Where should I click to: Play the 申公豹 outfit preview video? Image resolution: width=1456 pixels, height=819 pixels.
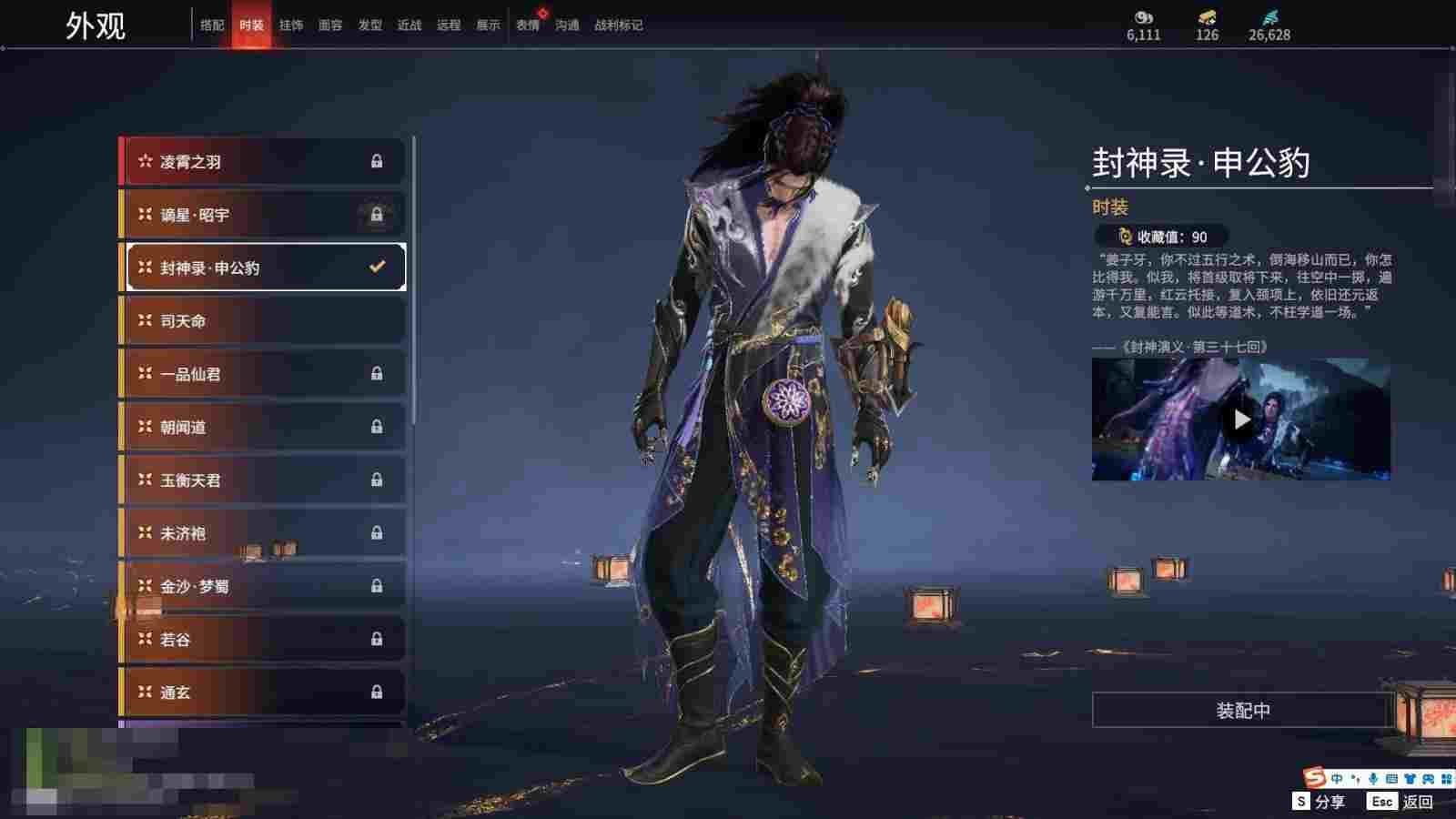pos(1241,420)
